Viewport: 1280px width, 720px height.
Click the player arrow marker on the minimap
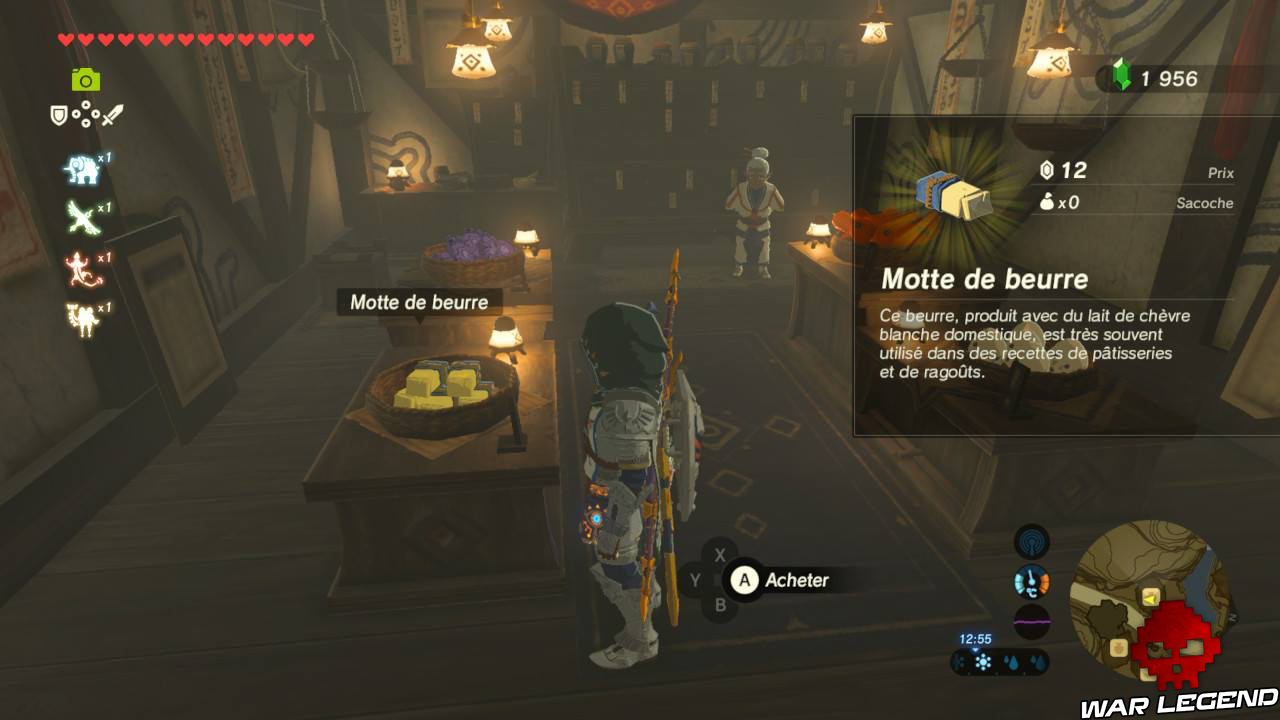(x=1150, y=598)
